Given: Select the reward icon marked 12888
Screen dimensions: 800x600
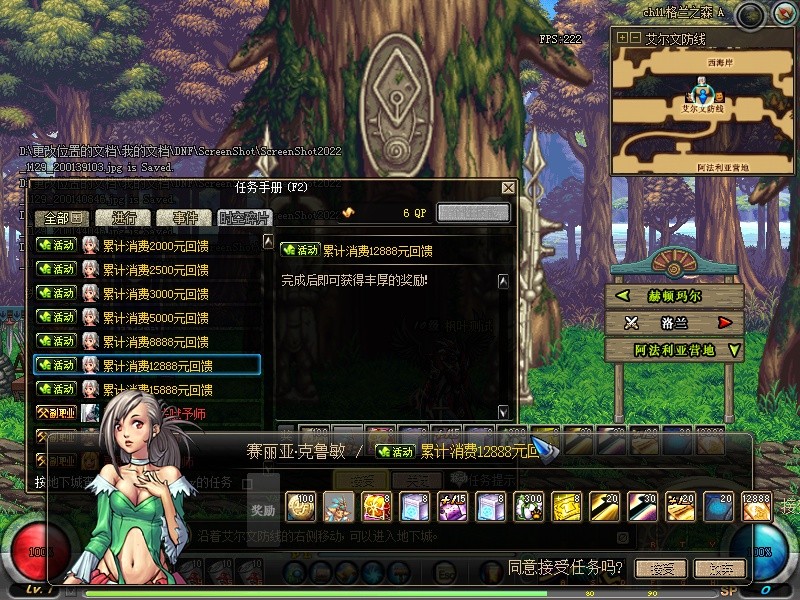Looking at the screenshot, I should tap(757, 507).
